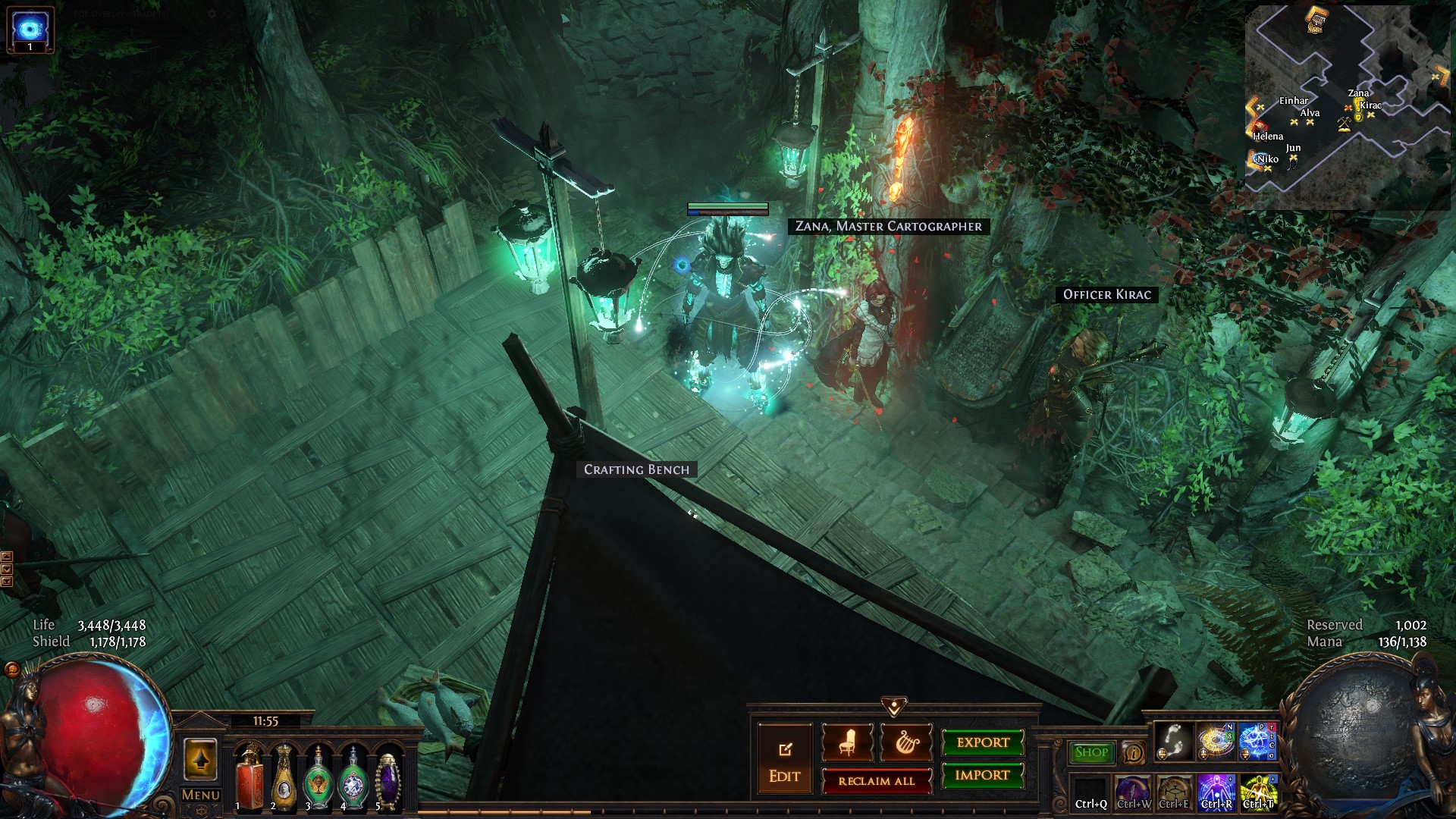1456x819 pixels.
Task: Click Reclaim All decorations
Action: [x=877, y=781]
